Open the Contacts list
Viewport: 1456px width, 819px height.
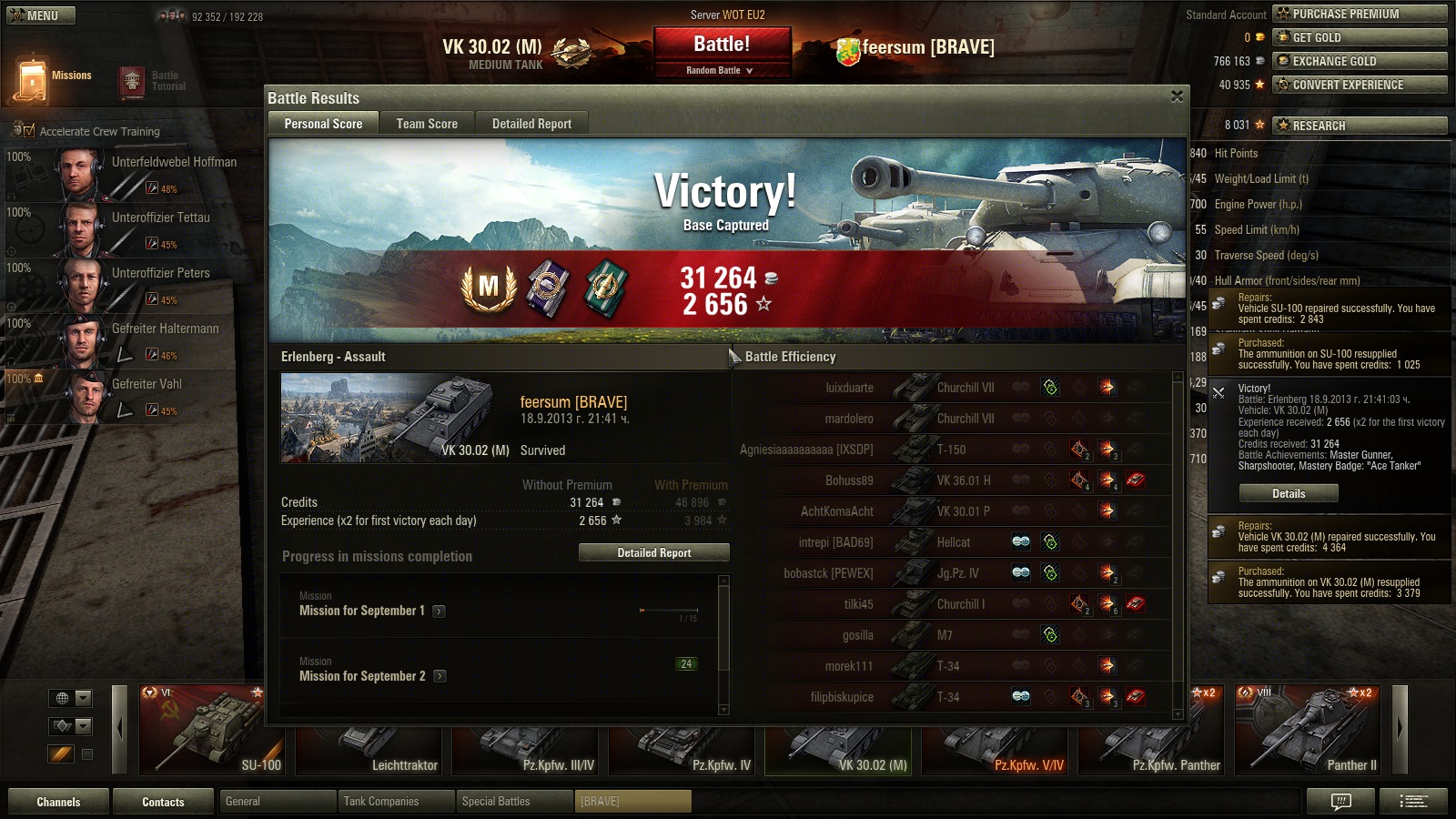point(163,802)
